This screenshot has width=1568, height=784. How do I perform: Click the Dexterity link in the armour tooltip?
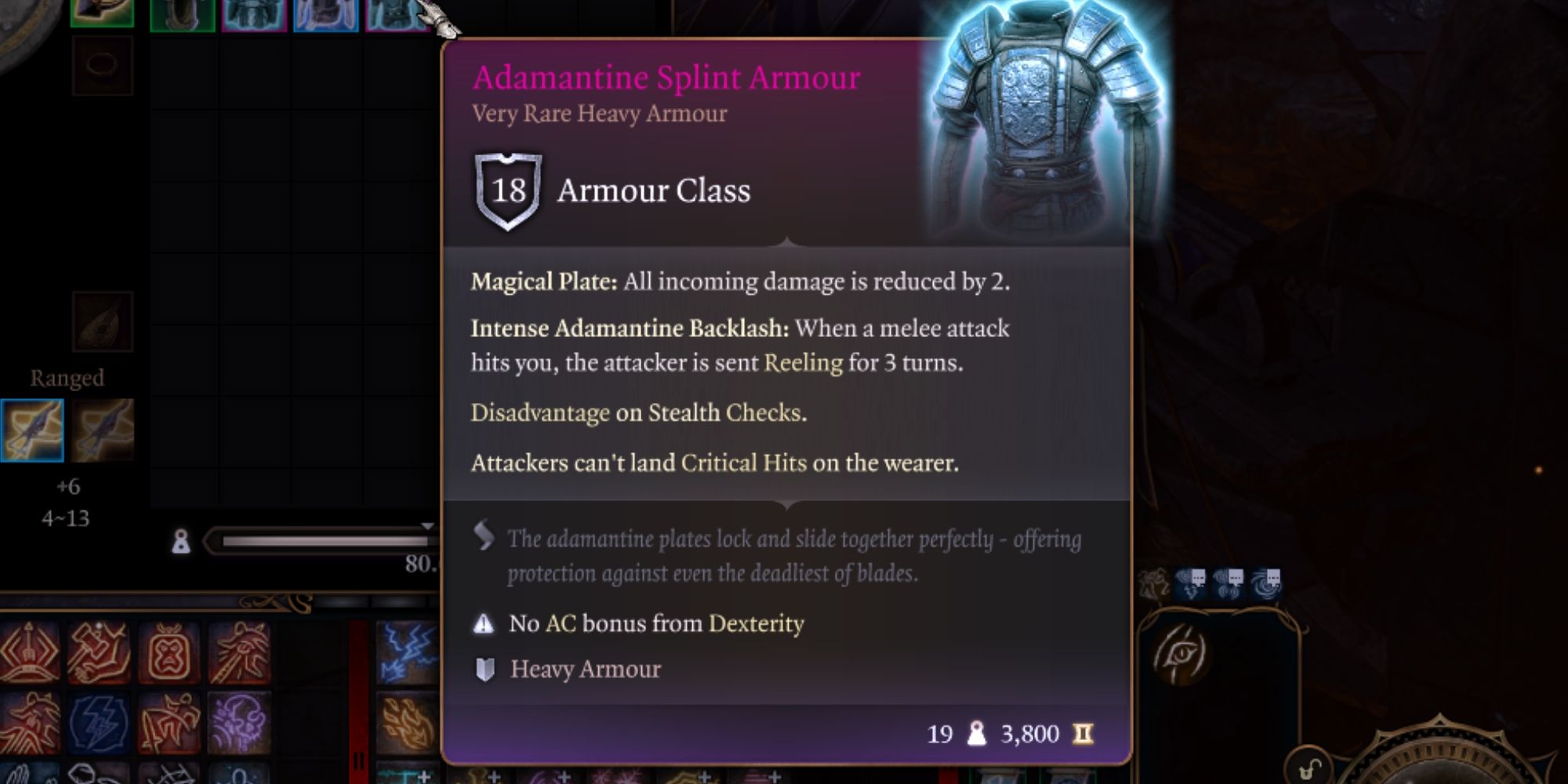759,624
